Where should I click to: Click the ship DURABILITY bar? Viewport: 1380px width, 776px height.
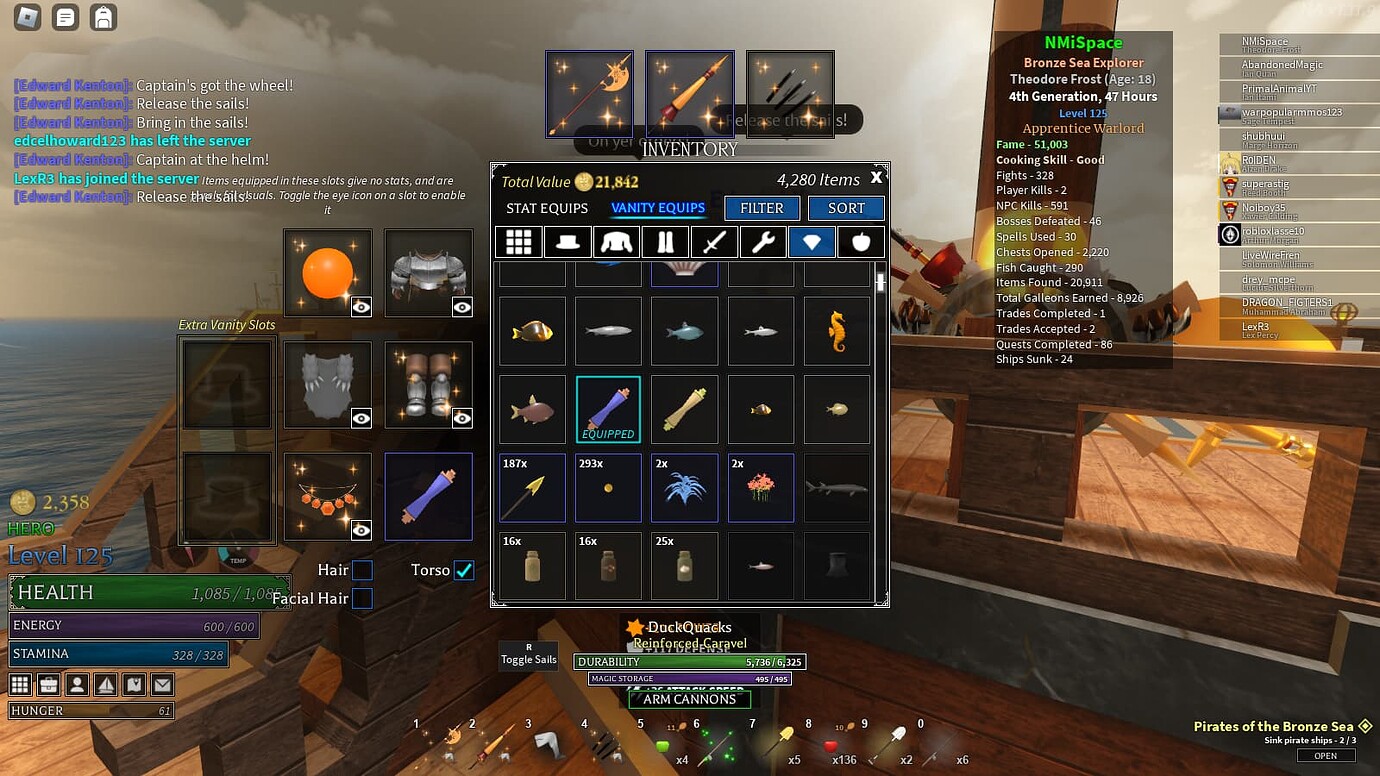[x=690, y=661]
